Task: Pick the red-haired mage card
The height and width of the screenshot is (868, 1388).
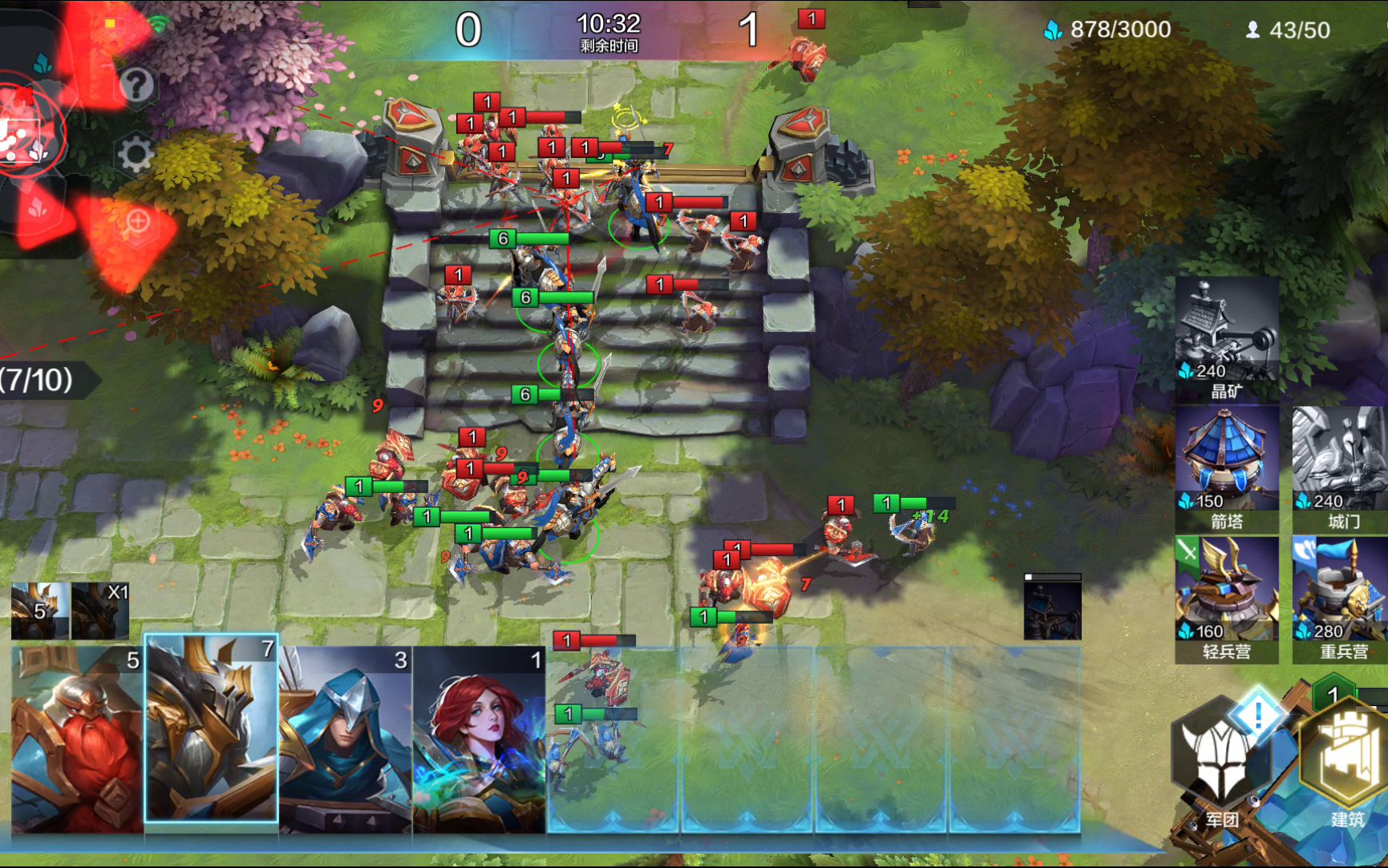Action: tap(479, 740)
